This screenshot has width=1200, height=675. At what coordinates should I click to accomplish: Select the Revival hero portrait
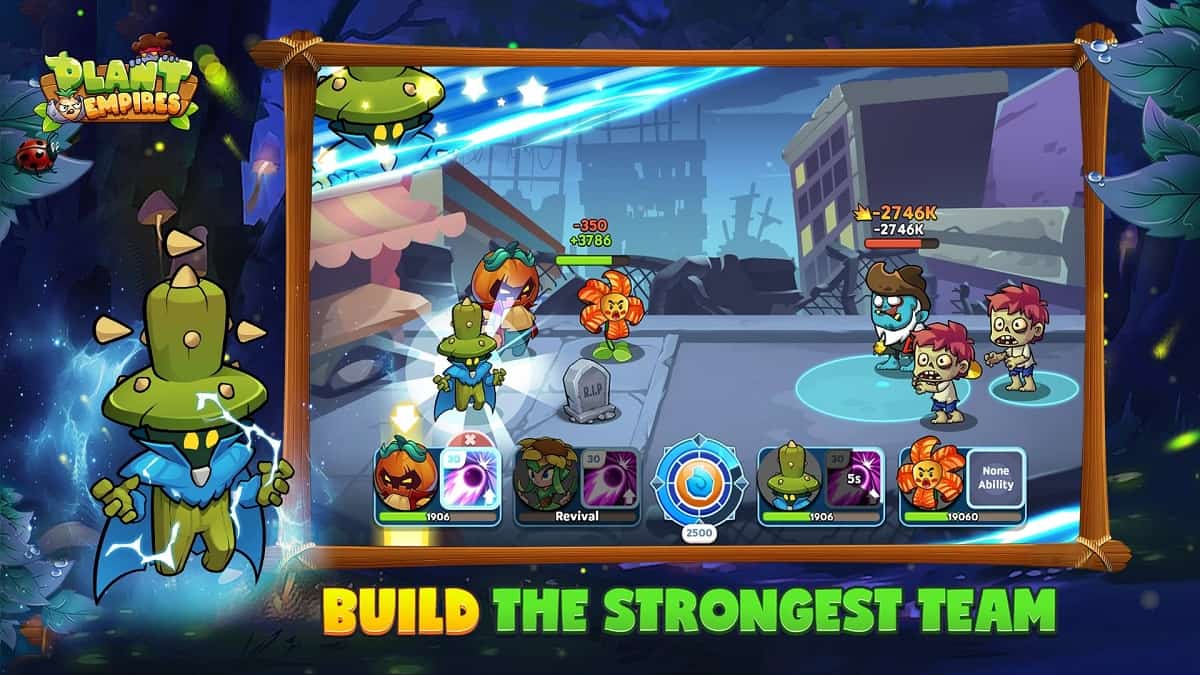click(x=545, y=478)
